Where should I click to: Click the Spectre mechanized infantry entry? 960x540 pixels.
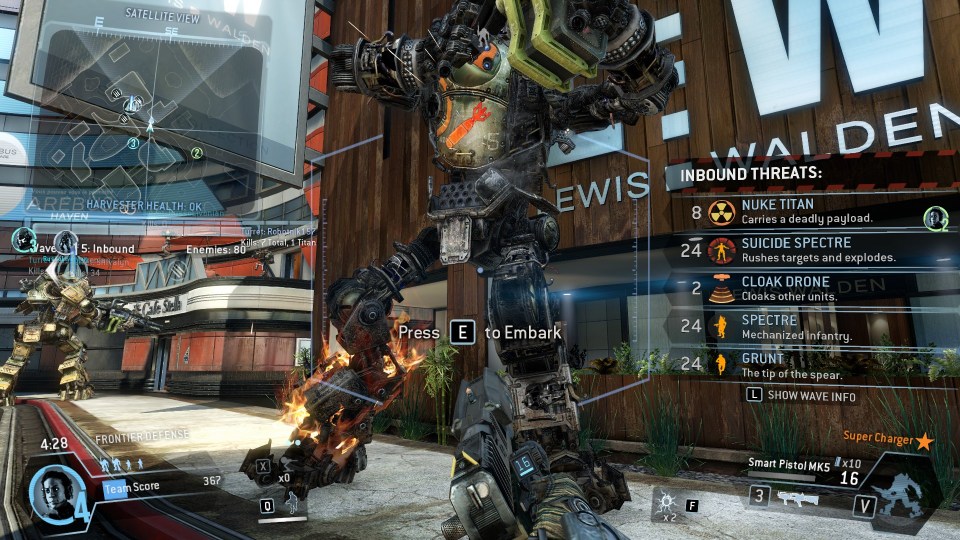tap(795, 327)
